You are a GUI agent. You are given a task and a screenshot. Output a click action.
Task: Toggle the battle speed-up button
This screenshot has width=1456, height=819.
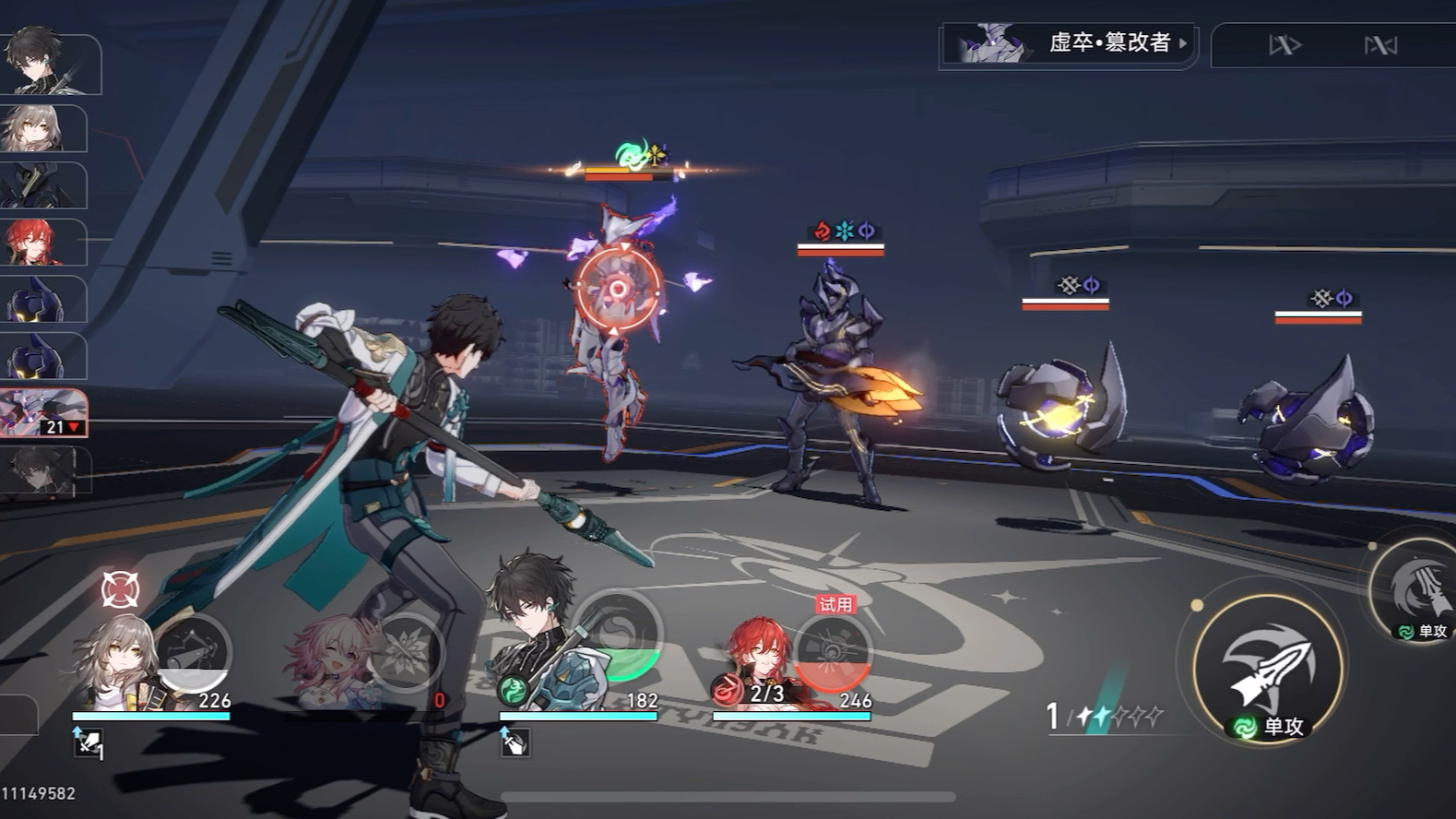pos(1284,44)
